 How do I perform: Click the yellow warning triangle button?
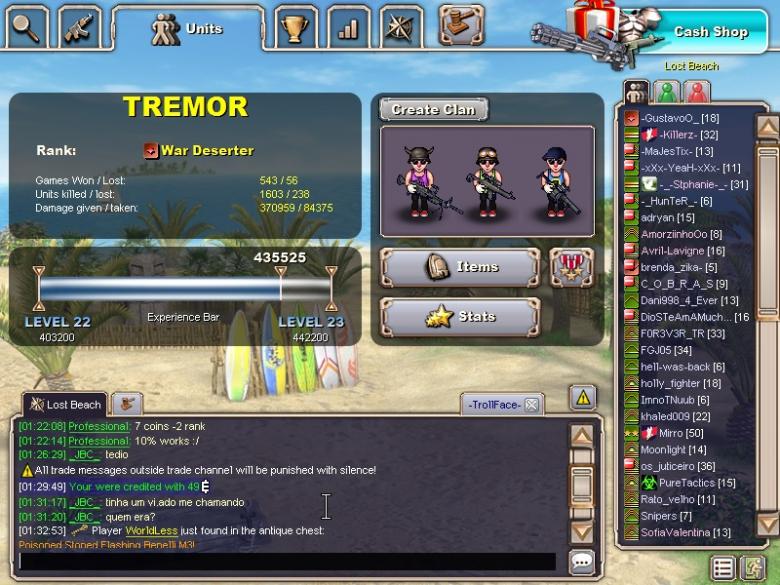[x=582, y=397]
